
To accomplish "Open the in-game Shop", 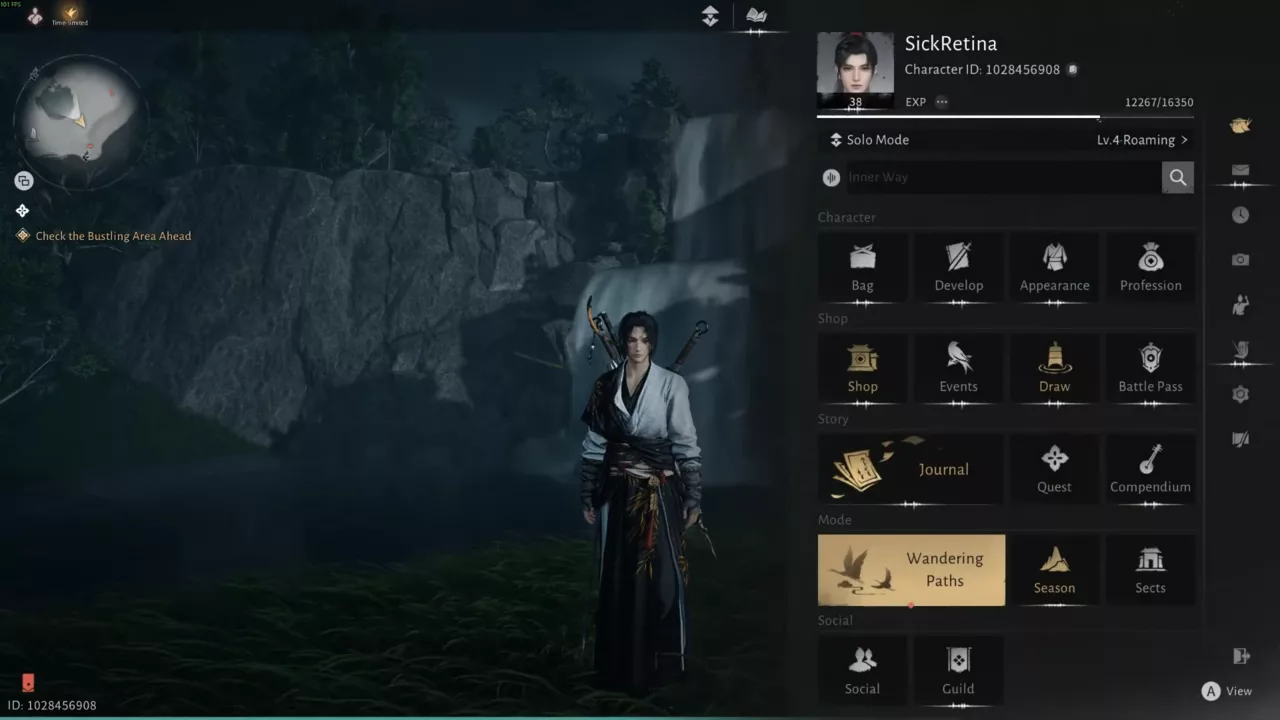I will (x=862, y=367).
